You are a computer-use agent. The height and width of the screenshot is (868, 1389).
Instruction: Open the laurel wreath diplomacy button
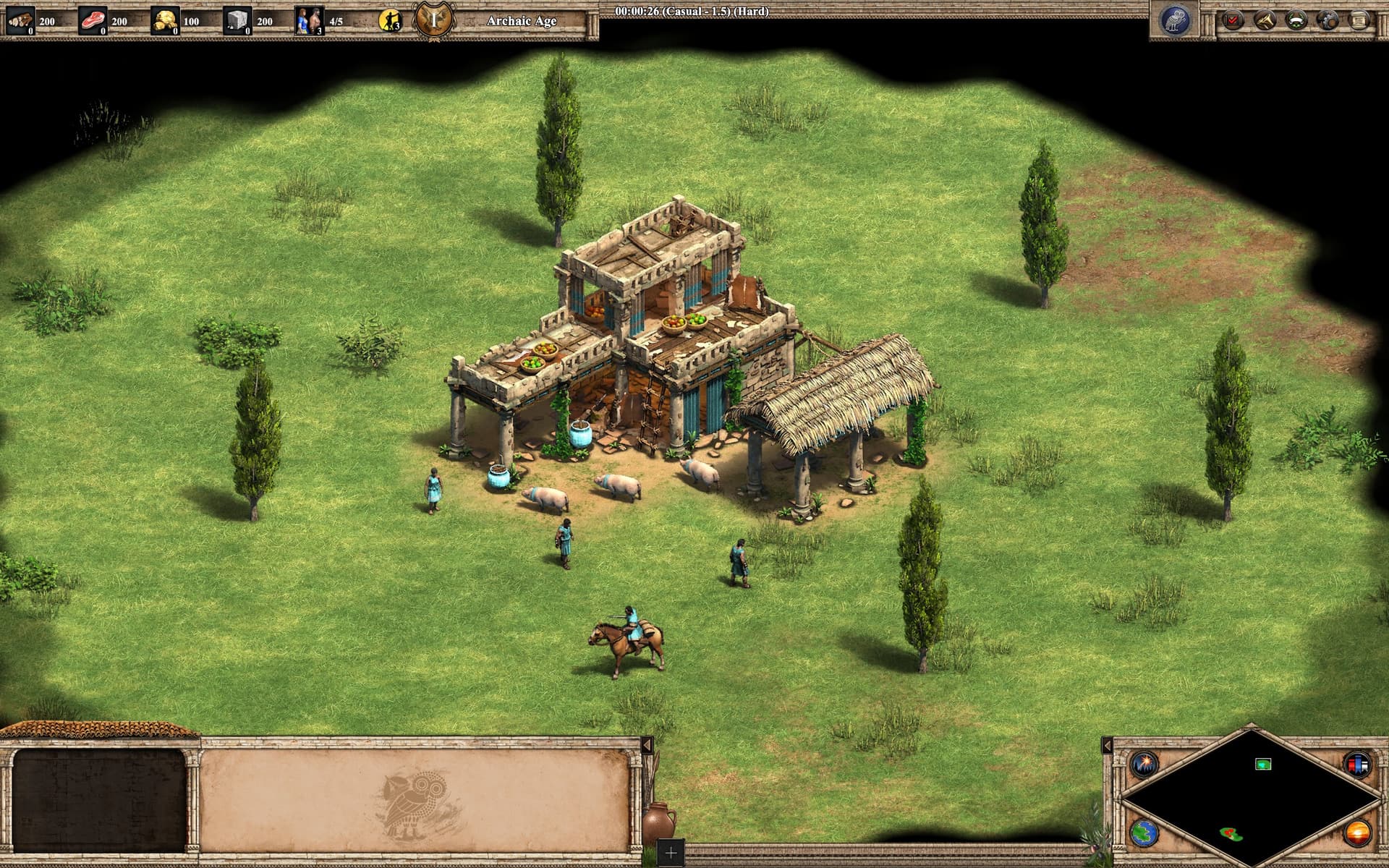pyautogui.click(x=1296, y=20)
